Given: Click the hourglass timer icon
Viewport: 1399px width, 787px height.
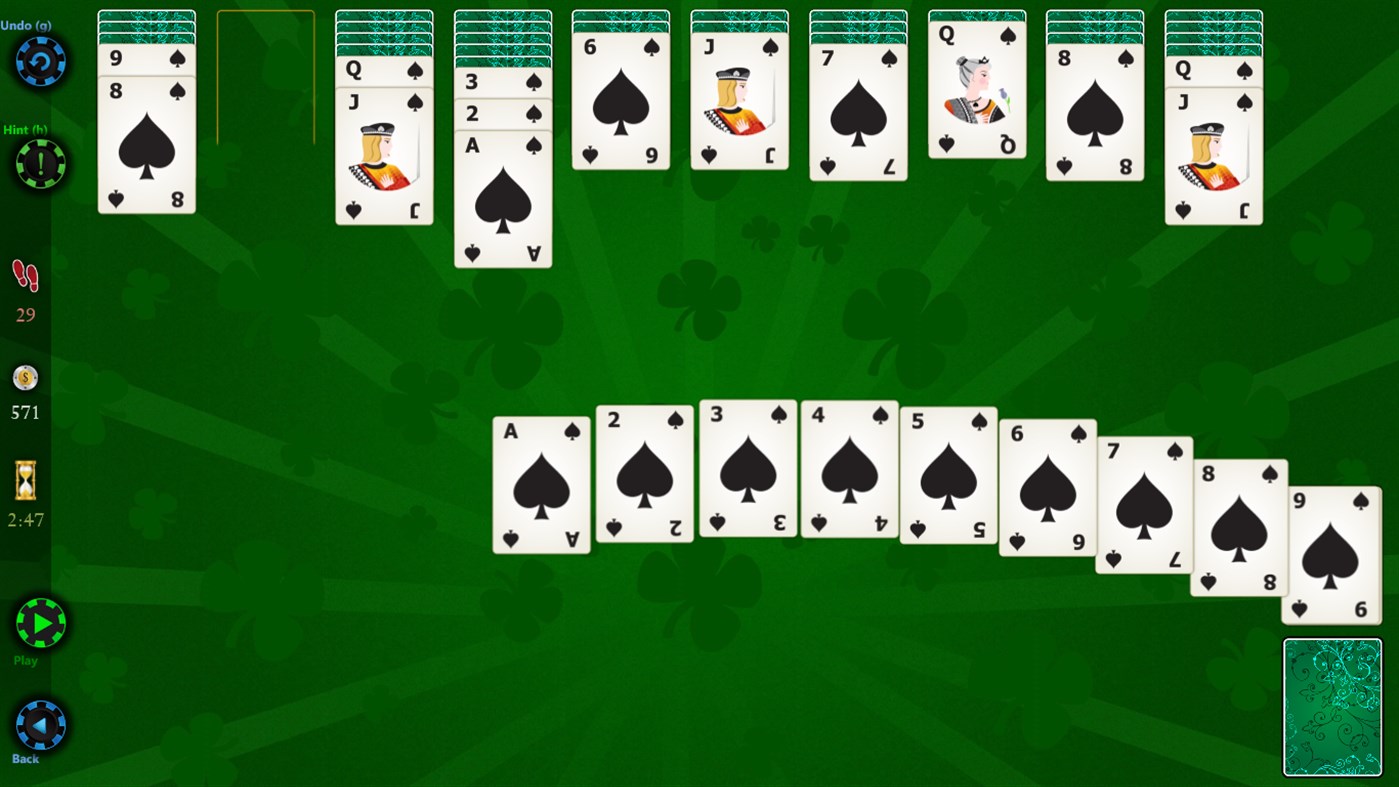Looking at the screenshot, I should [x=24, y=479].
